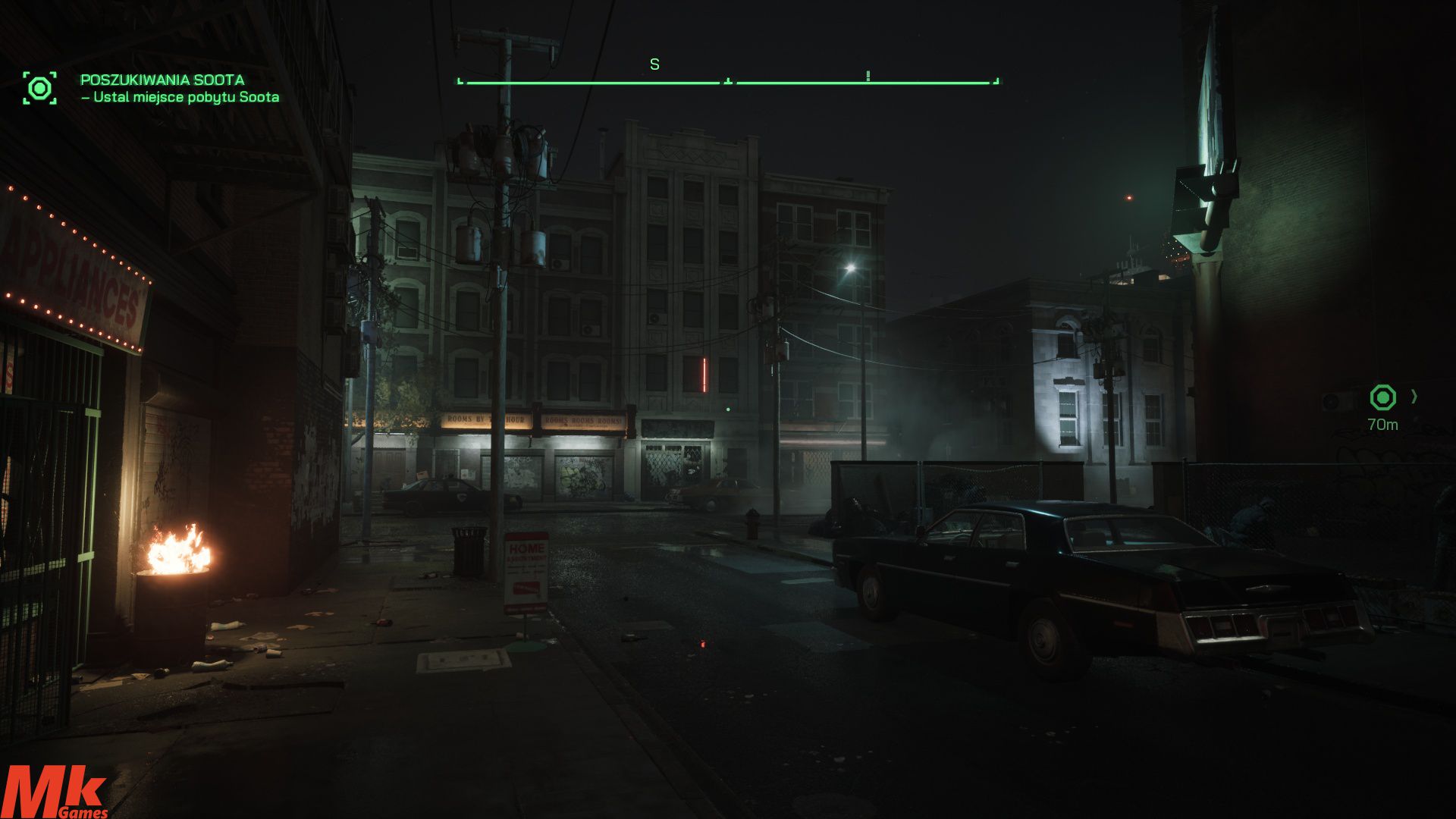
Task: Select the Poszukiwania Soota quest title
Action: click(162, 80)
